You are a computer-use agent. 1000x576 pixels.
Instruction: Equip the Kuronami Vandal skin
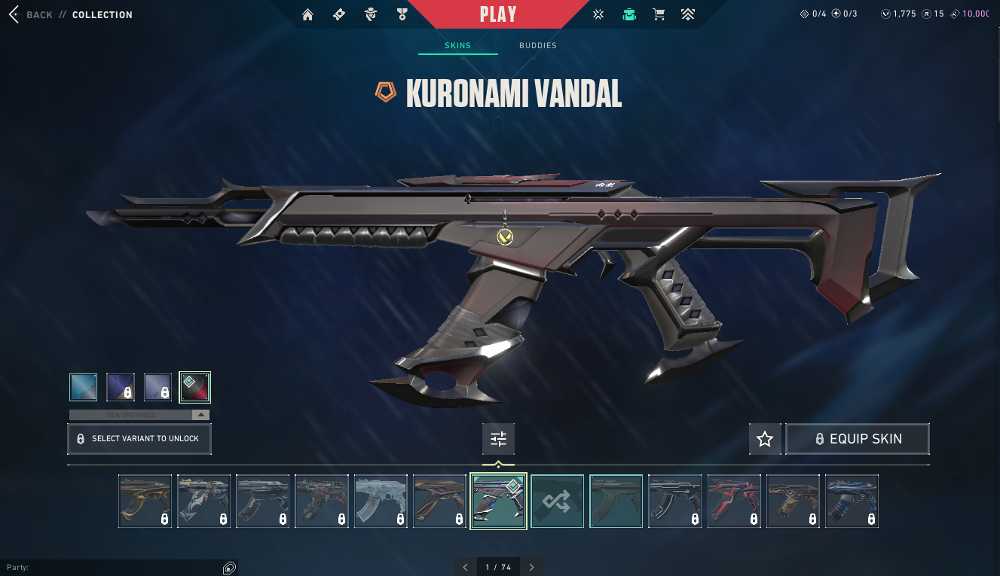pyautogui.click(x=858, y=439)
